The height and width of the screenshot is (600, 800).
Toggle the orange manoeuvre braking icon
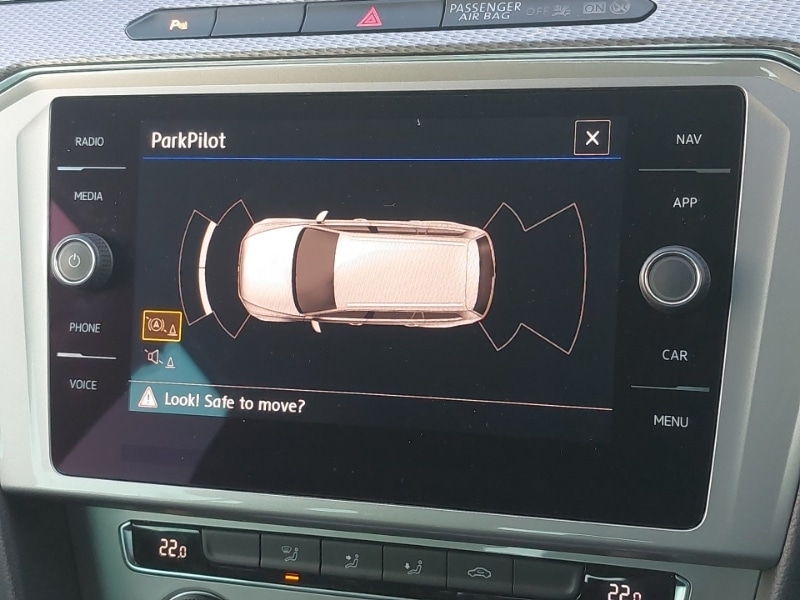point(161,326)
